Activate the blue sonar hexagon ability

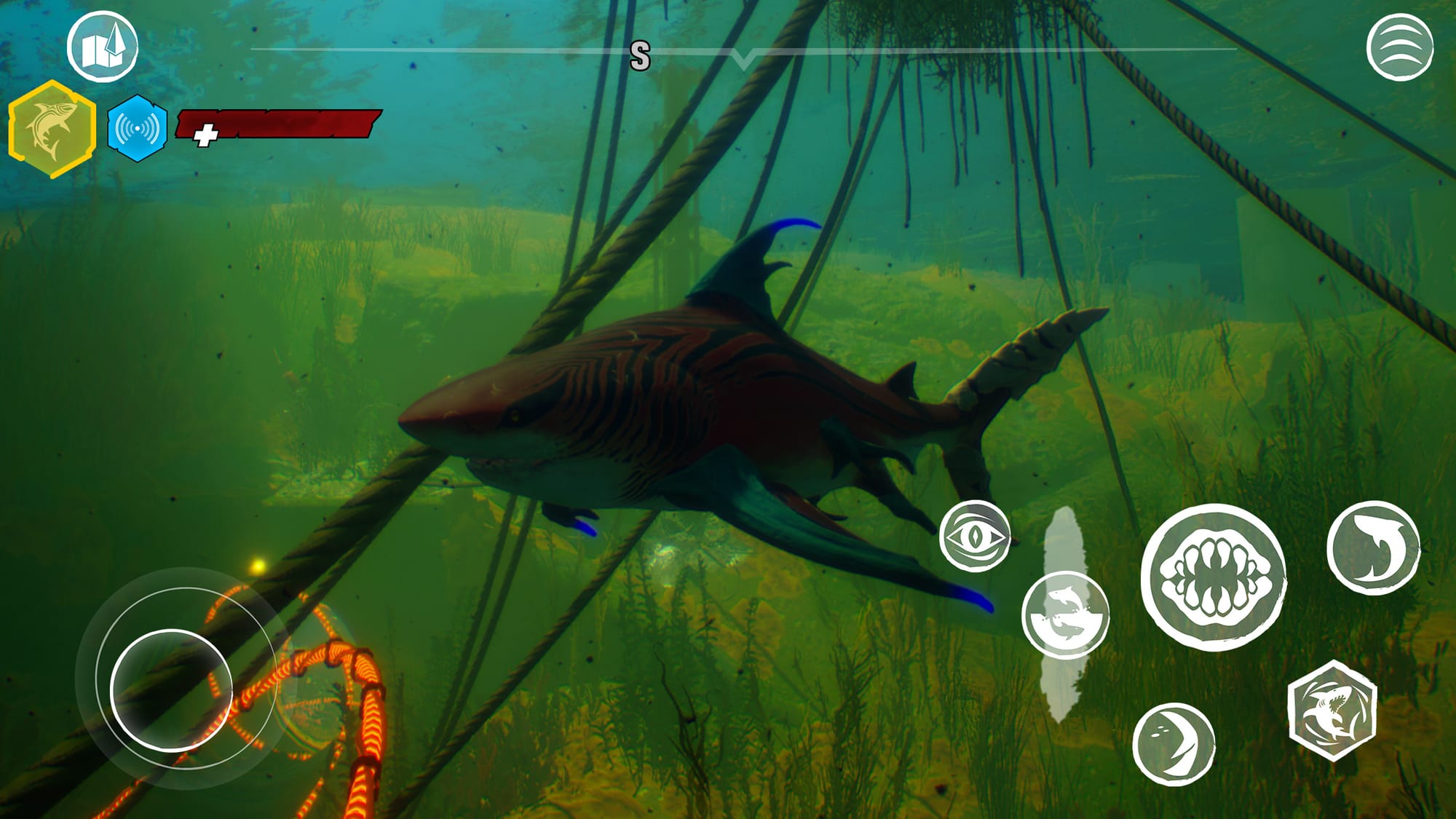[x=137, y=128]
